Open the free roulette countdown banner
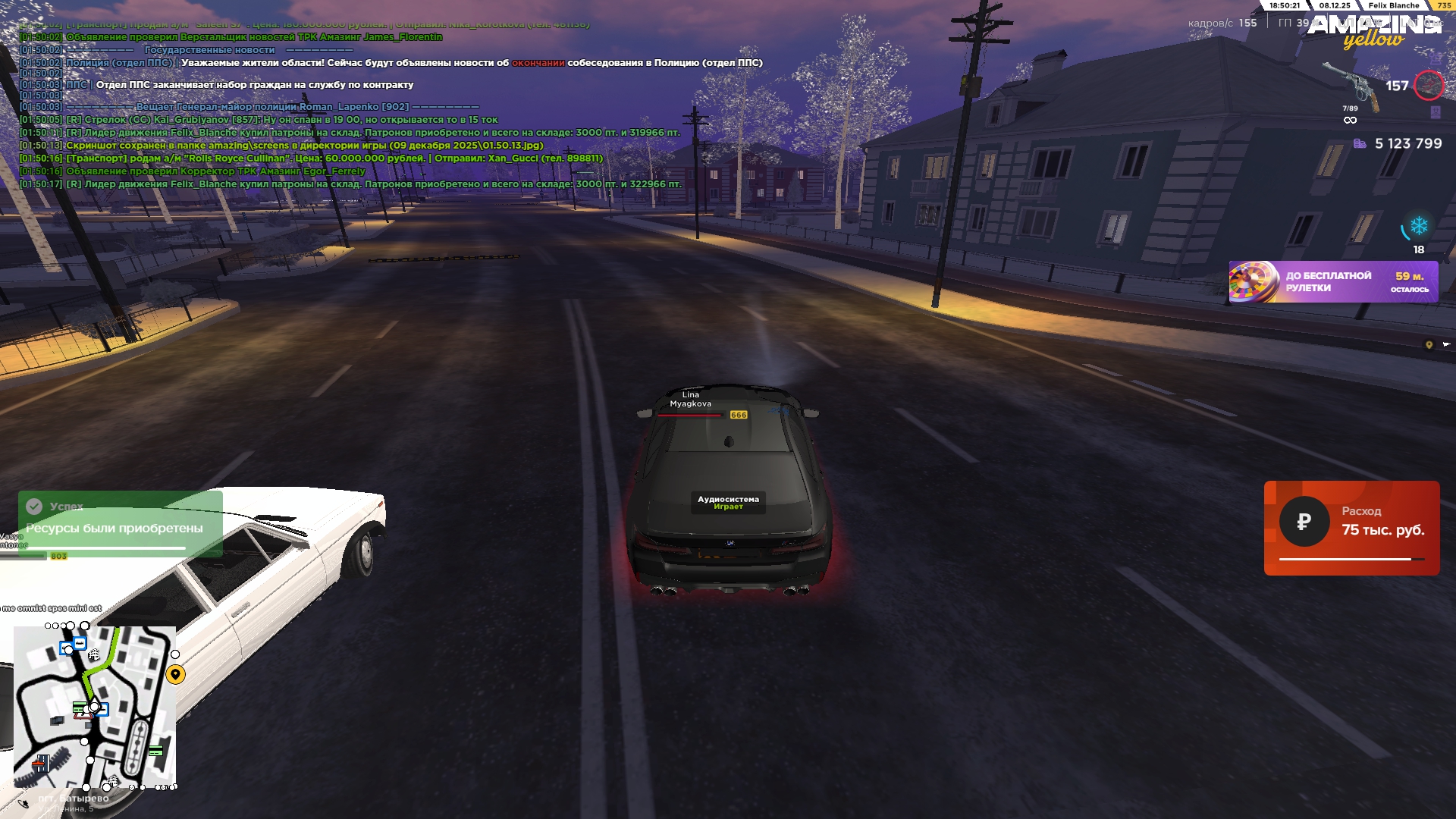The image size is (1456, 819). pyautogui.click(x=1333, y=282)
